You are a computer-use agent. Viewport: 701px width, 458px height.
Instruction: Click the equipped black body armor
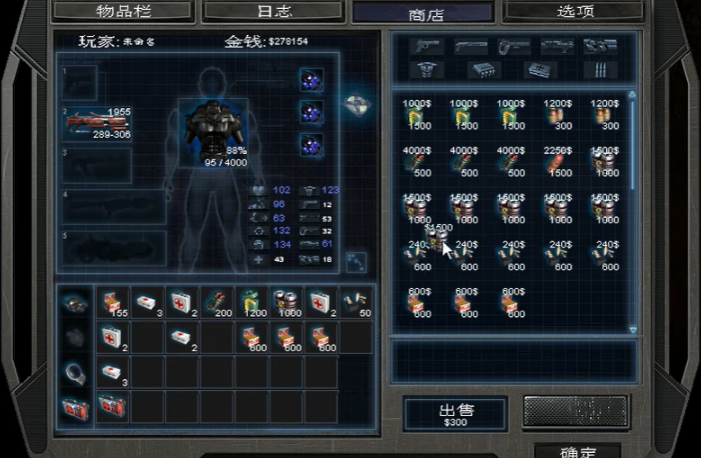(212, 130)
